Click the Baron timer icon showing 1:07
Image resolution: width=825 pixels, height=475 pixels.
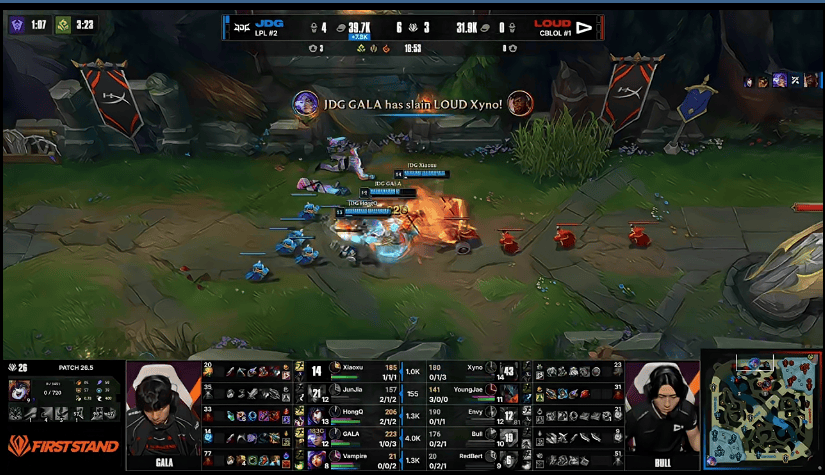point(17,25)
